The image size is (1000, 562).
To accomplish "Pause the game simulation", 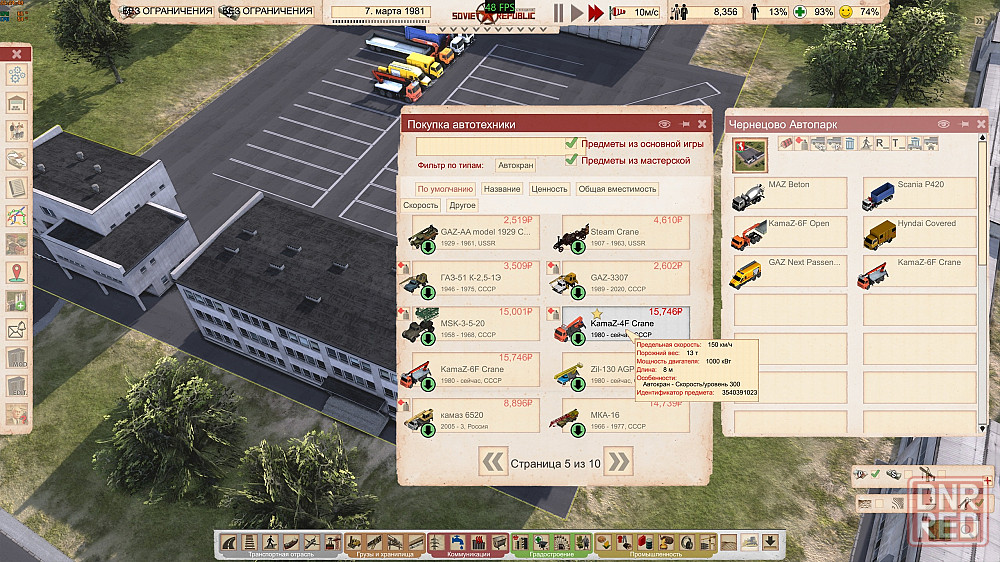I will [558, 13].
